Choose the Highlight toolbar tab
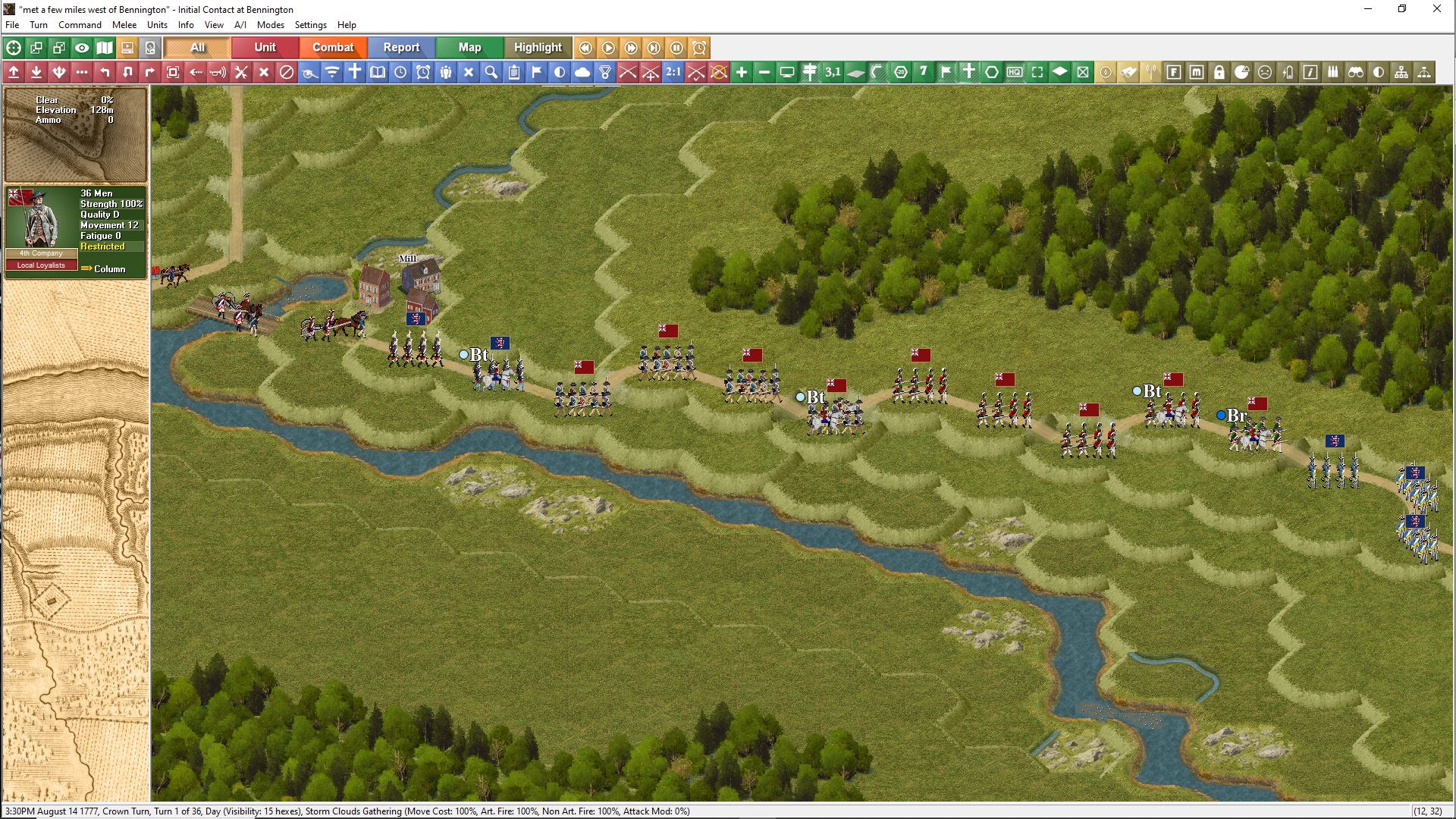Screen dimensions: 1456x819 pos(538,47)
